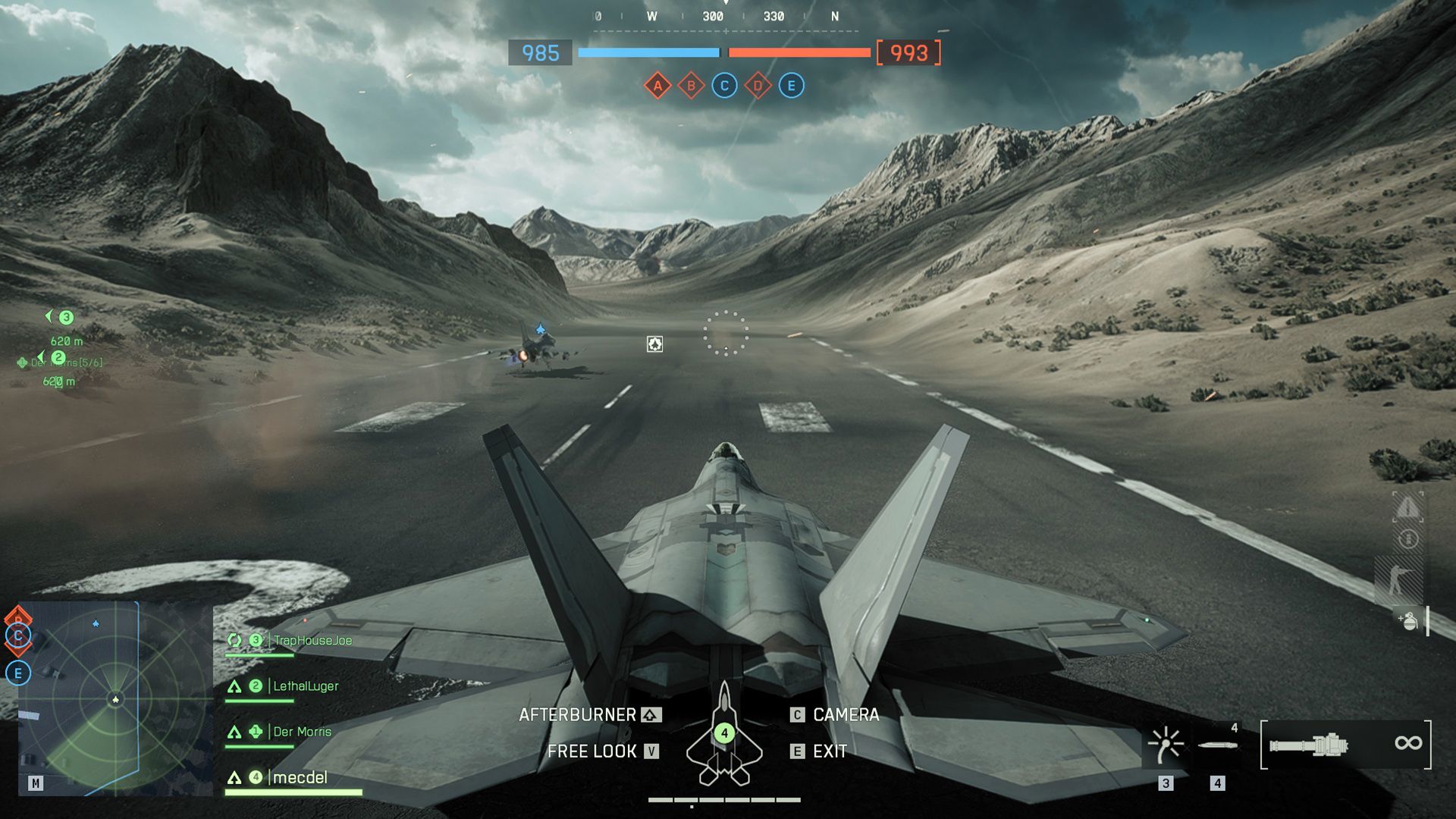Select the air-to-air missile weapon
Screen dimensions: 1456x819
tap(1217, 745)
